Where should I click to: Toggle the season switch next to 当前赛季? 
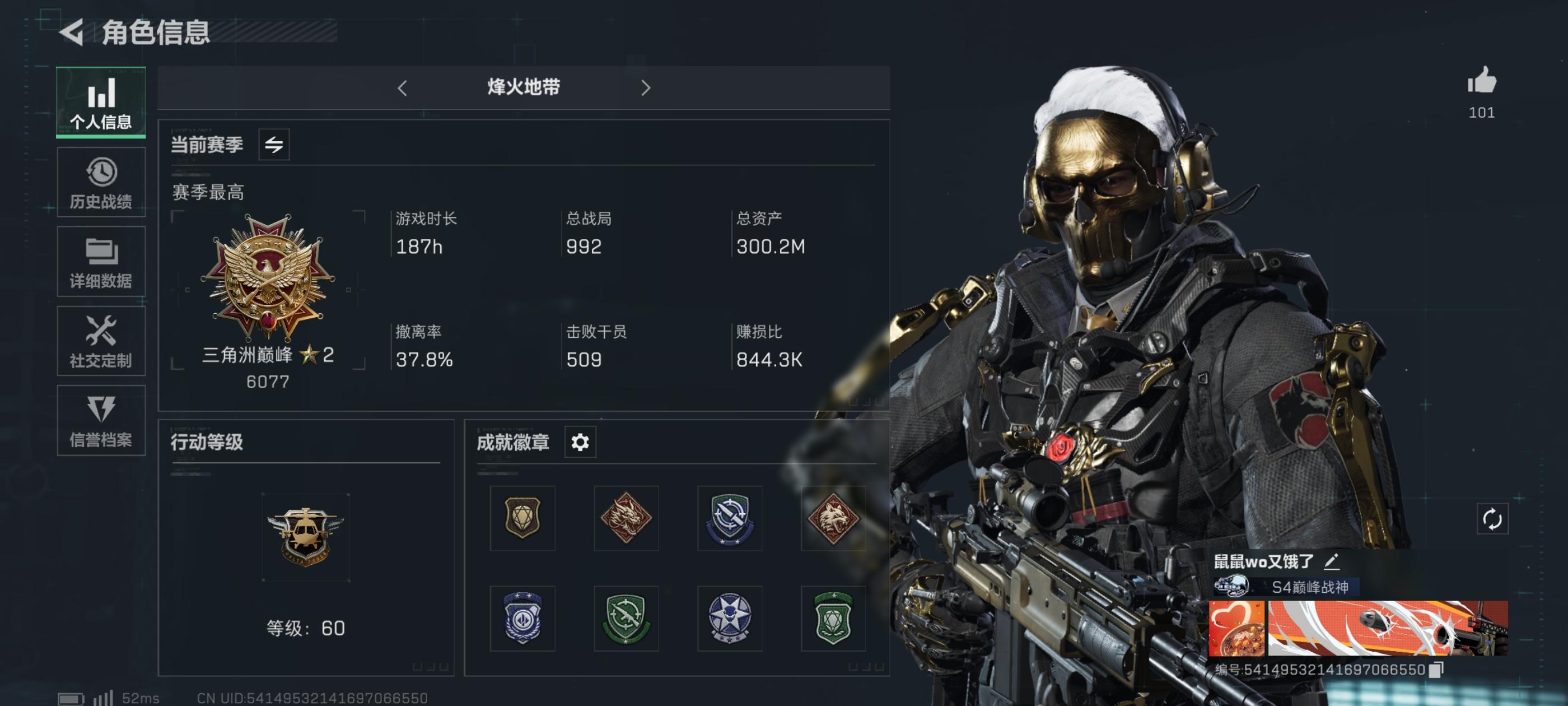click(275, 145)
